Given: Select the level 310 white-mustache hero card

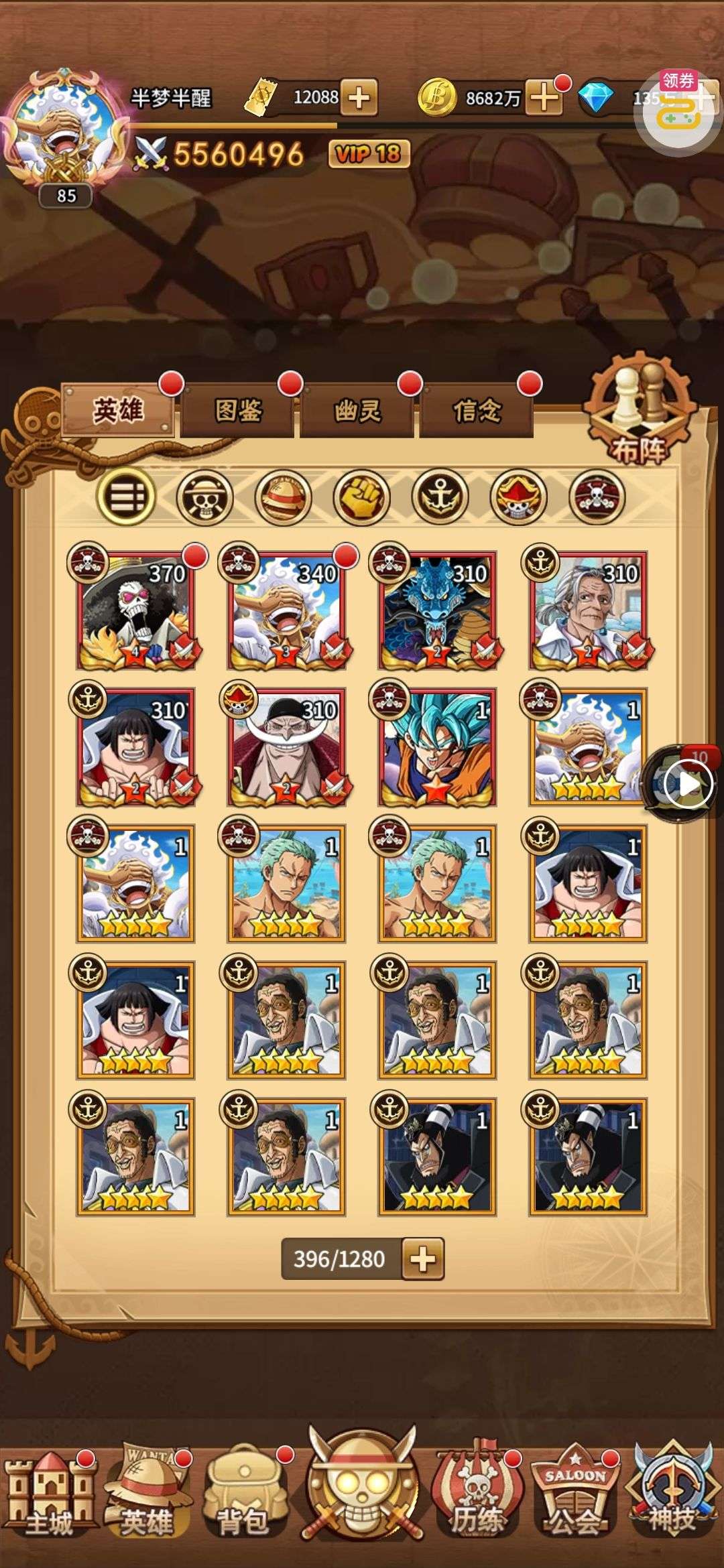Looking at the screenshot, I should [286, 746].
